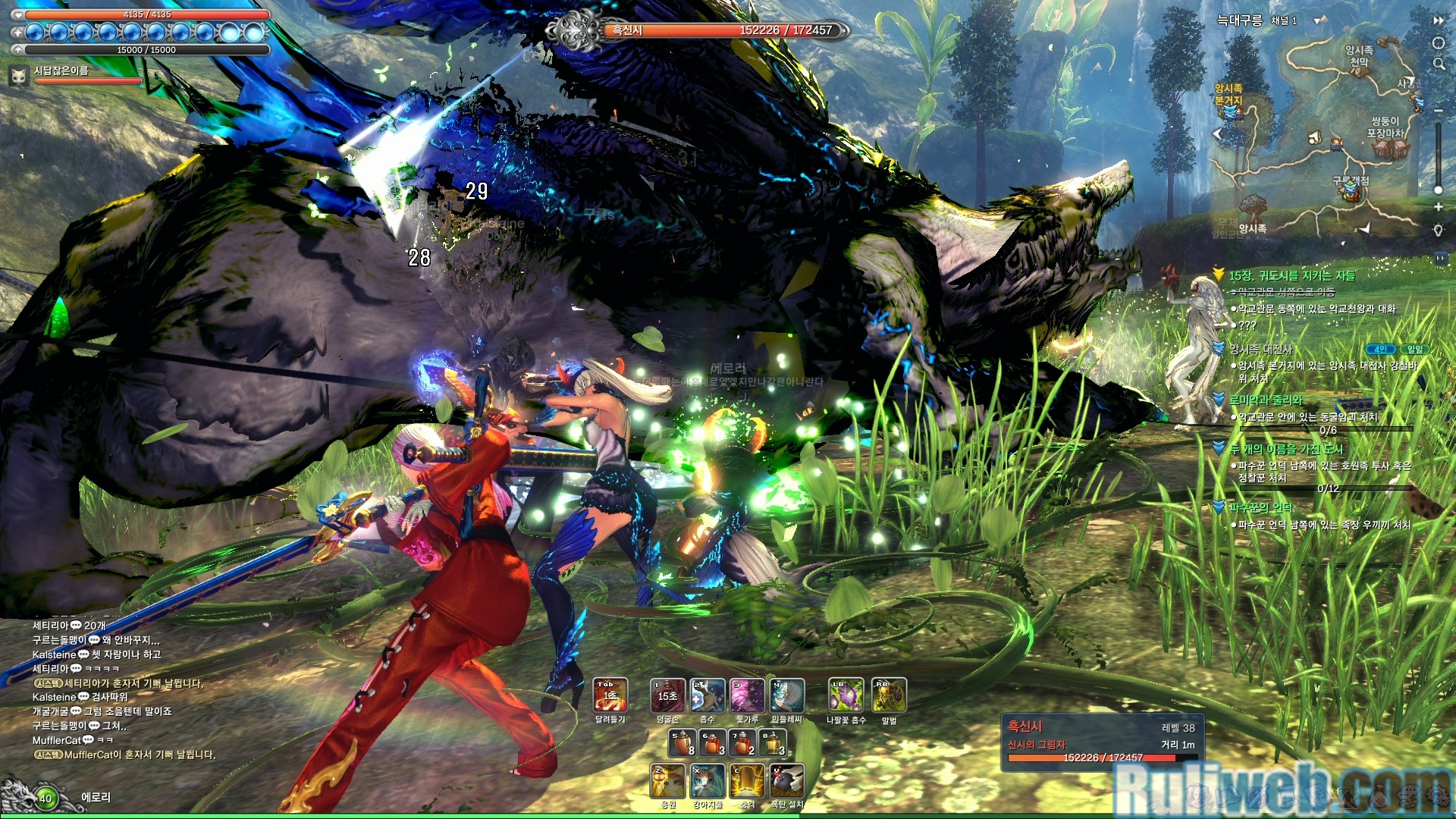Use the 강아지풀 foxtail cat skill

click(x=708, y=781)
